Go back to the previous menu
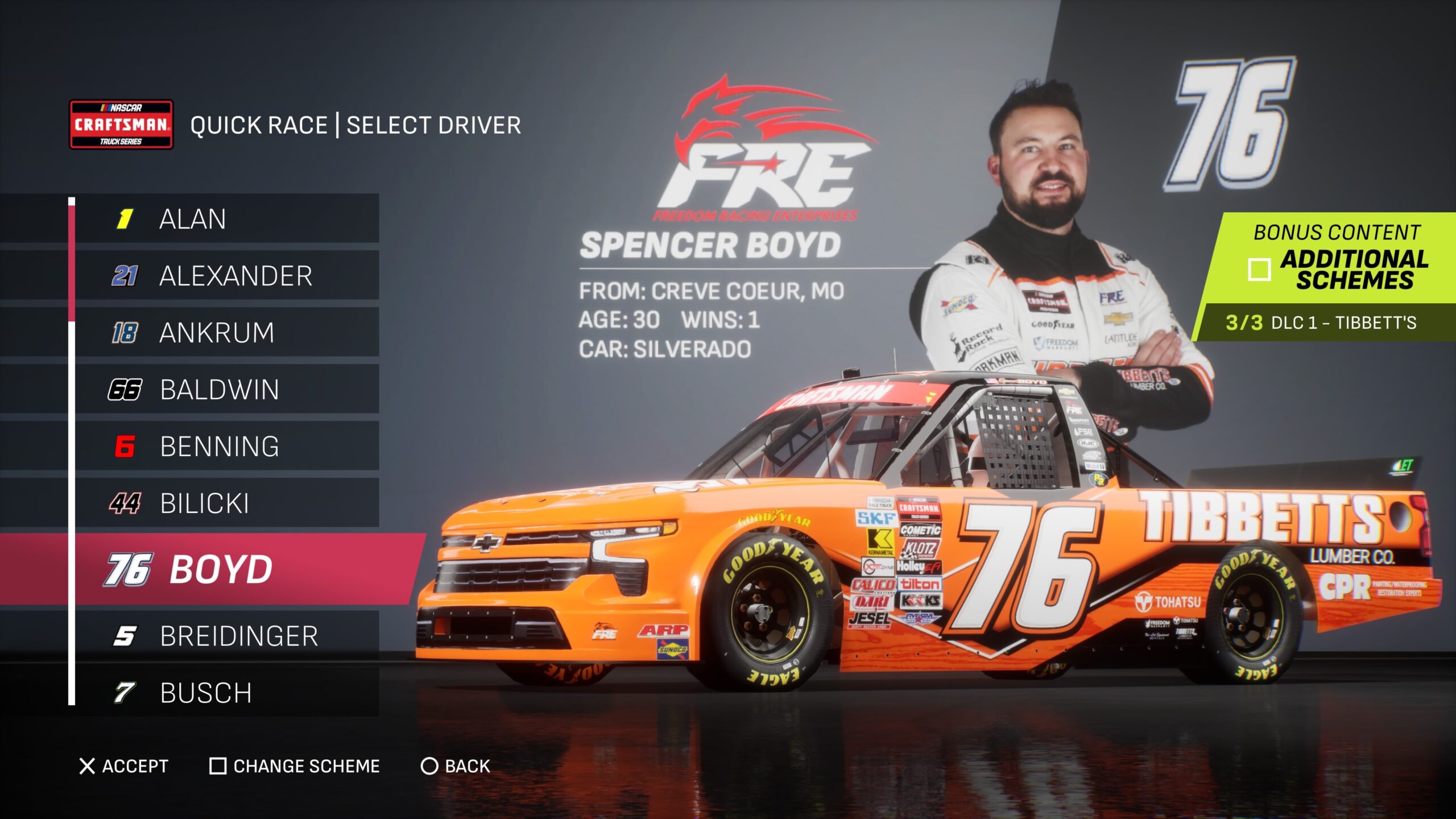This screenshot has width=1456, height=819. pos(455,766)
